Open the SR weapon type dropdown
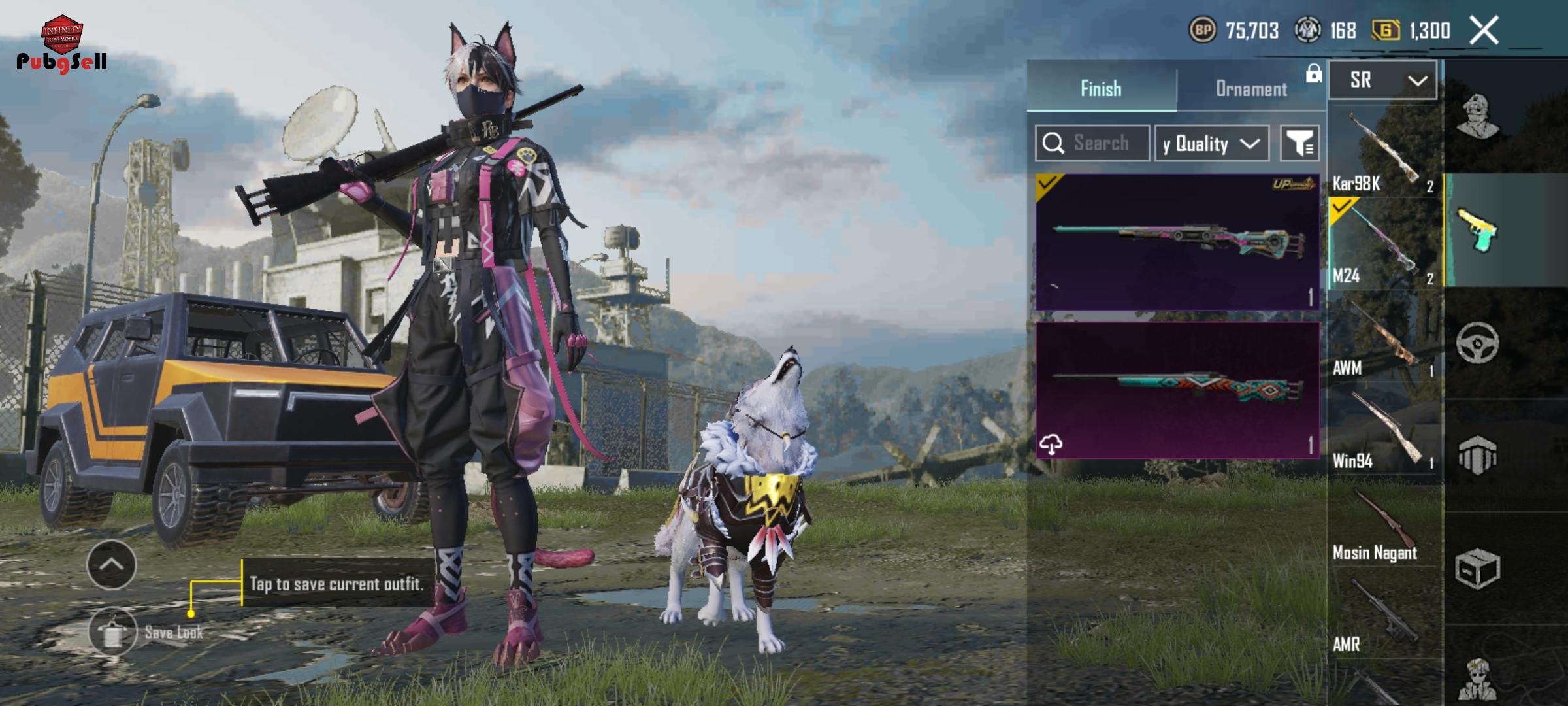 [1383, 80]
